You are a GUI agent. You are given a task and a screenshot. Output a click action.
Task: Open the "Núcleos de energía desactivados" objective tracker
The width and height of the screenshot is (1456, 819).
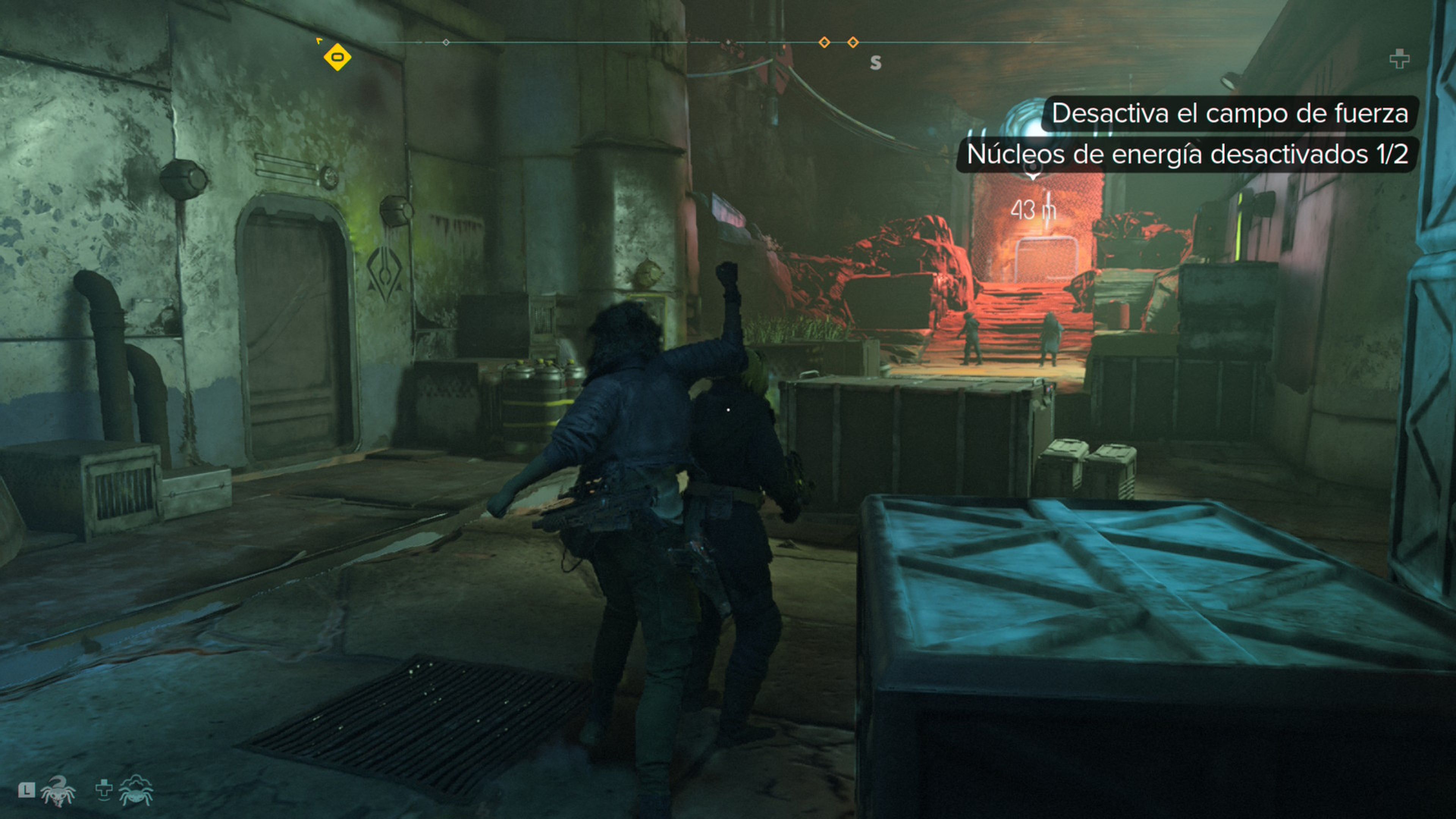(x=1186, y=154)
